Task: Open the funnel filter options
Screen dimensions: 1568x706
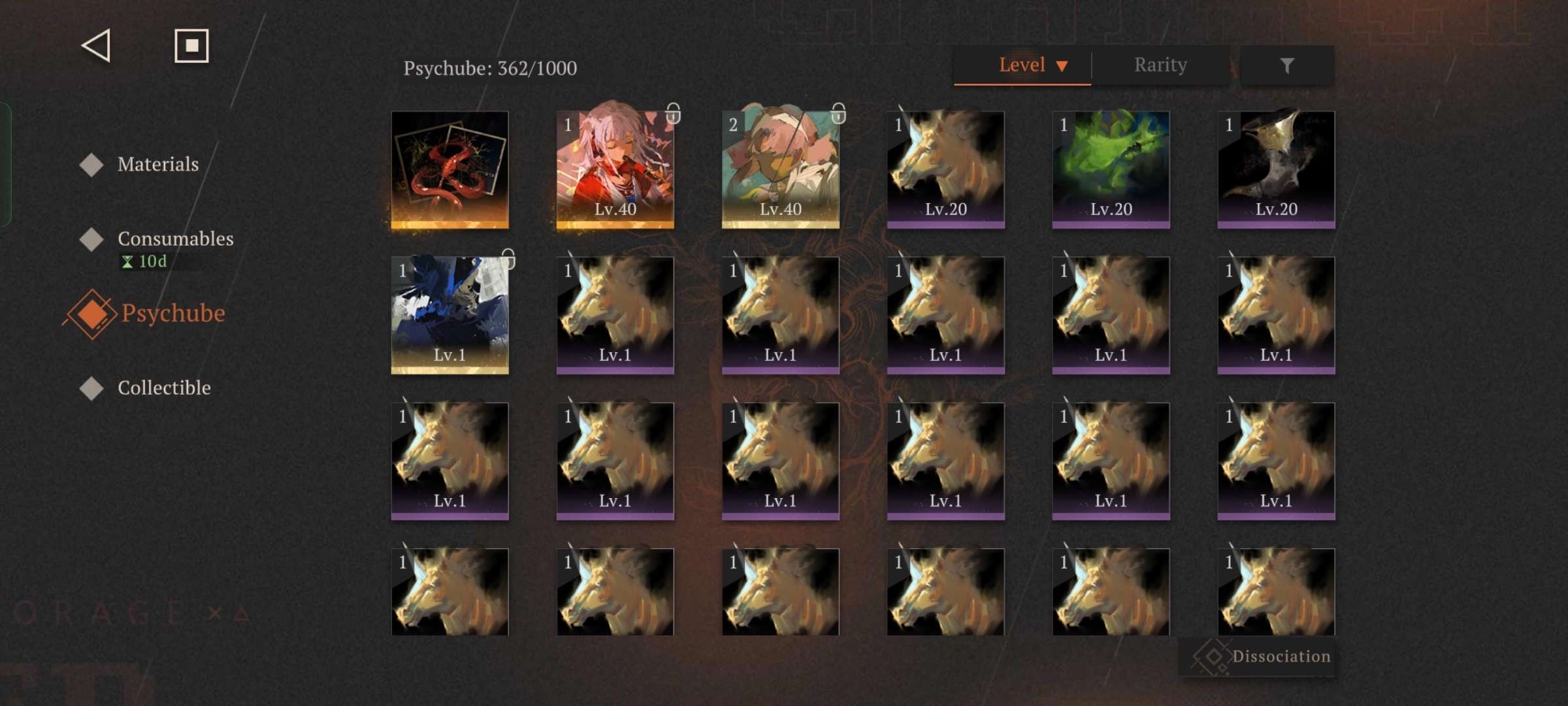Action: click(x=1286, y=65)
